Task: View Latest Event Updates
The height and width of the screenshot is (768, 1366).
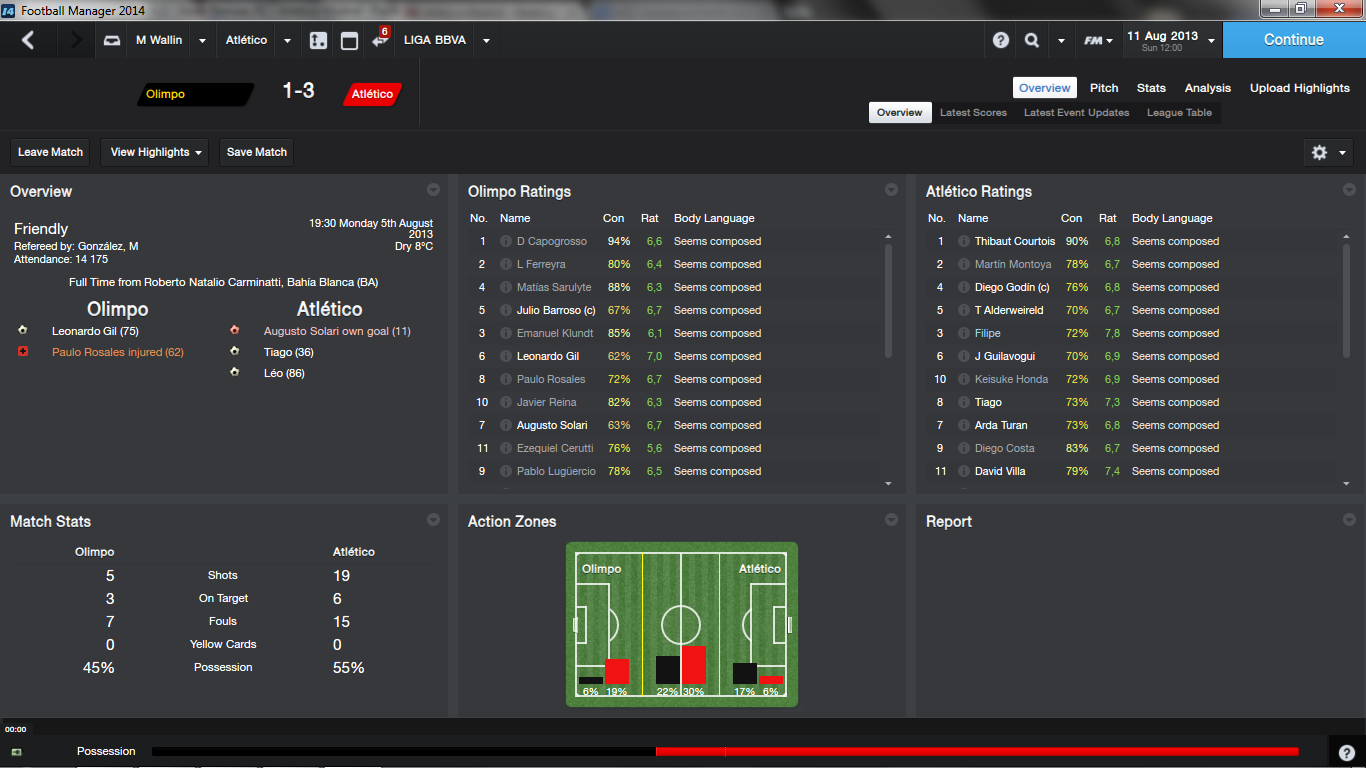Action: click(x=1076, y=113)
